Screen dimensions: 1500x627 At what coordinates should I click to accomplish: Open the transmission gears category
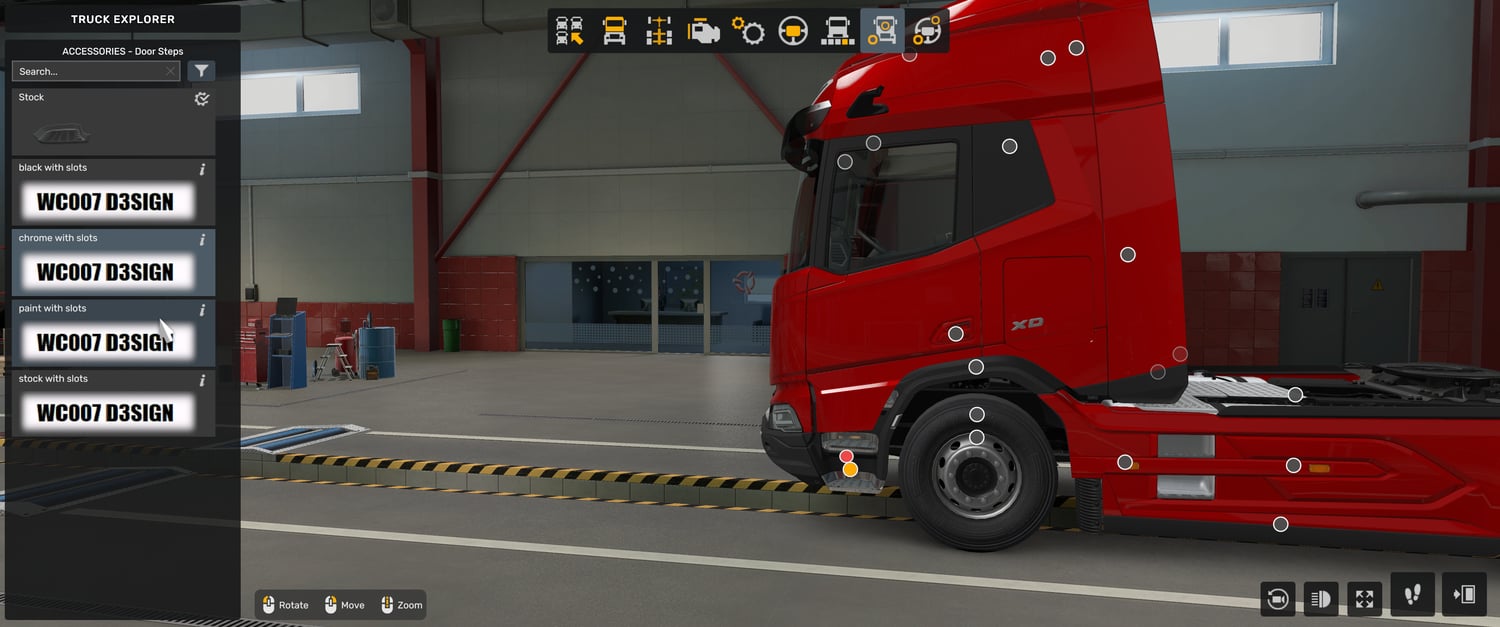click(748, 31)
